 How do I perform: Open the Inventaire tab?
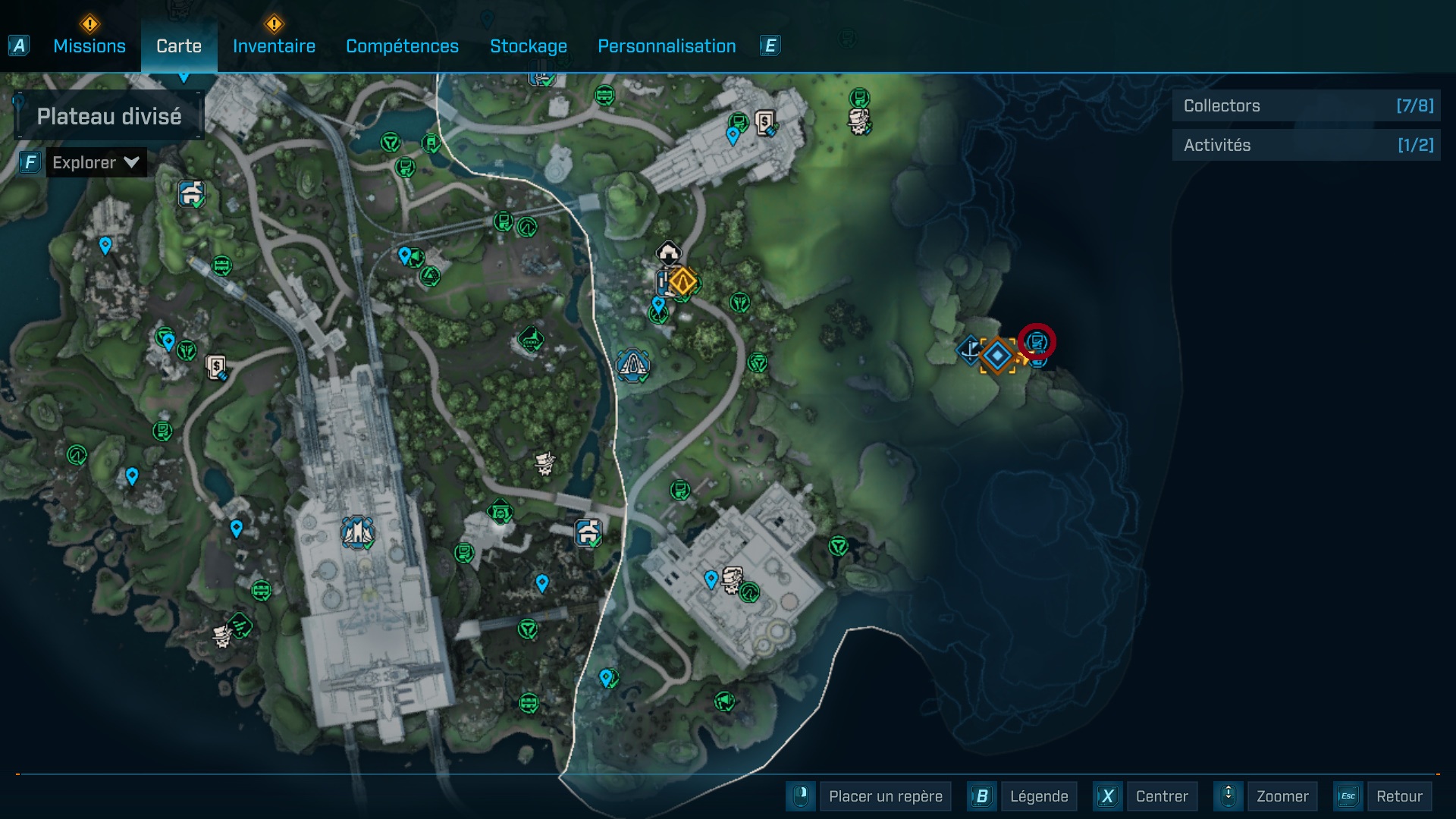point(274,46)
